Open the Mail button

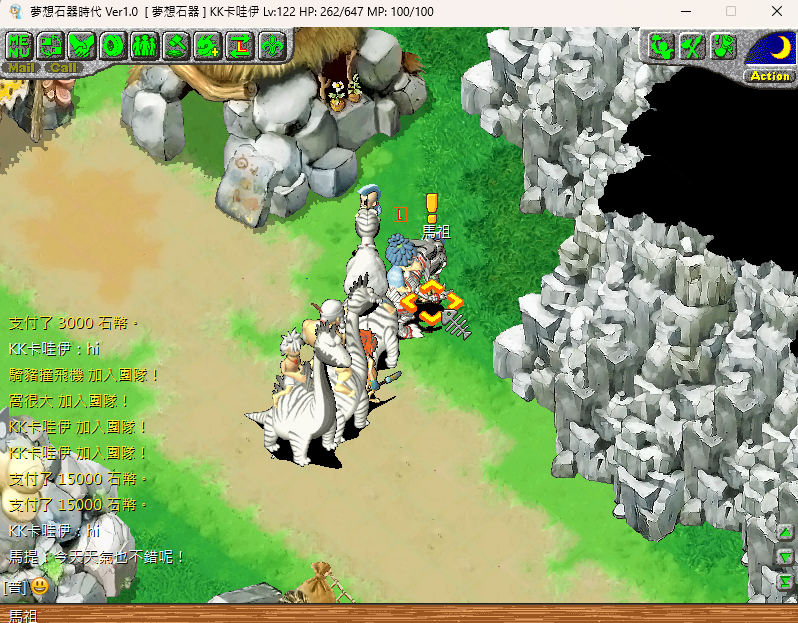pyautogui.click(x=21, y=68)
